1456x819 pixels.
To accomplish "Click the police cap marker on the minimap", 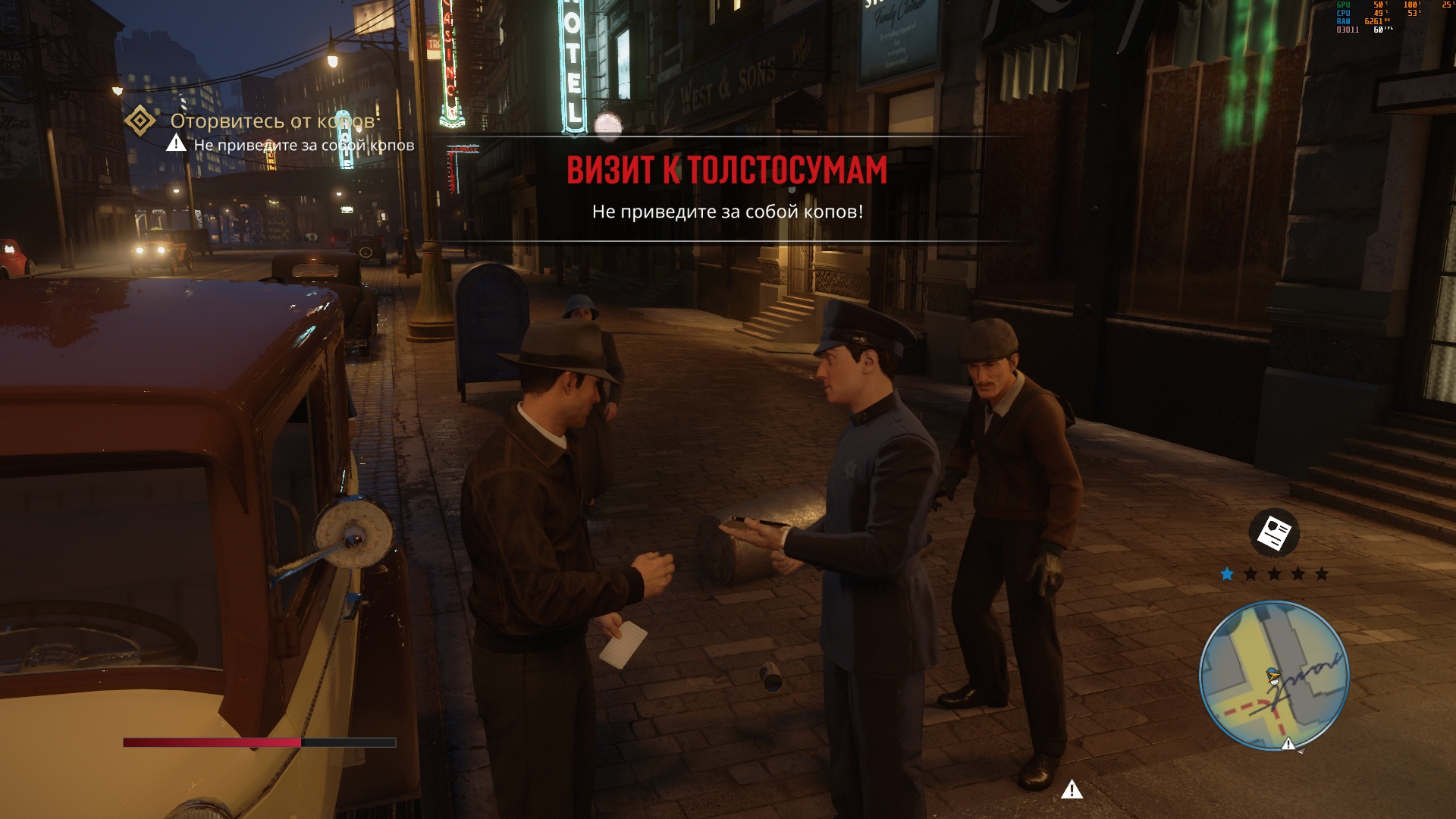I will 1273,674.
